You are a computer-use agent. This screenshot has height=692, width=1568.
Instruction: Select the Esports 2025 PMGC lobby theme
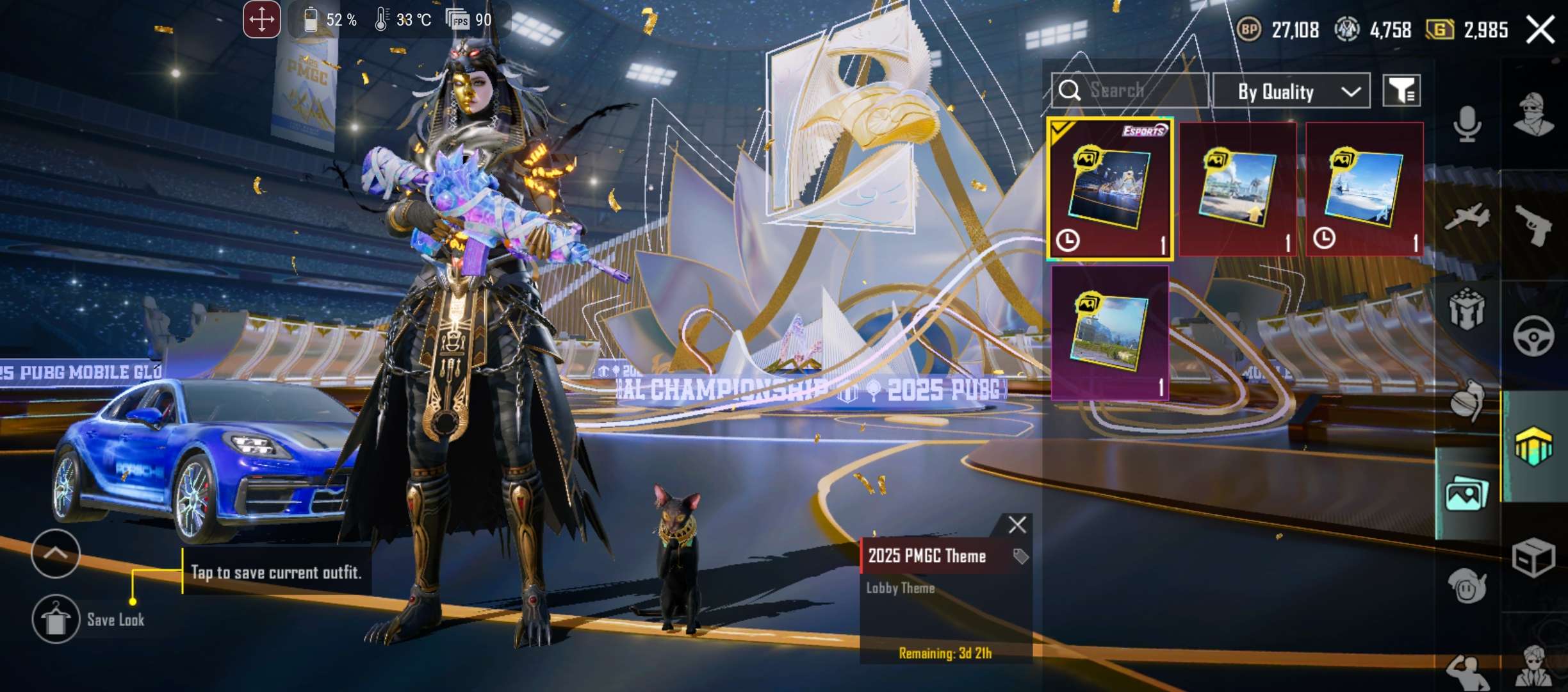coord(1110,189)
